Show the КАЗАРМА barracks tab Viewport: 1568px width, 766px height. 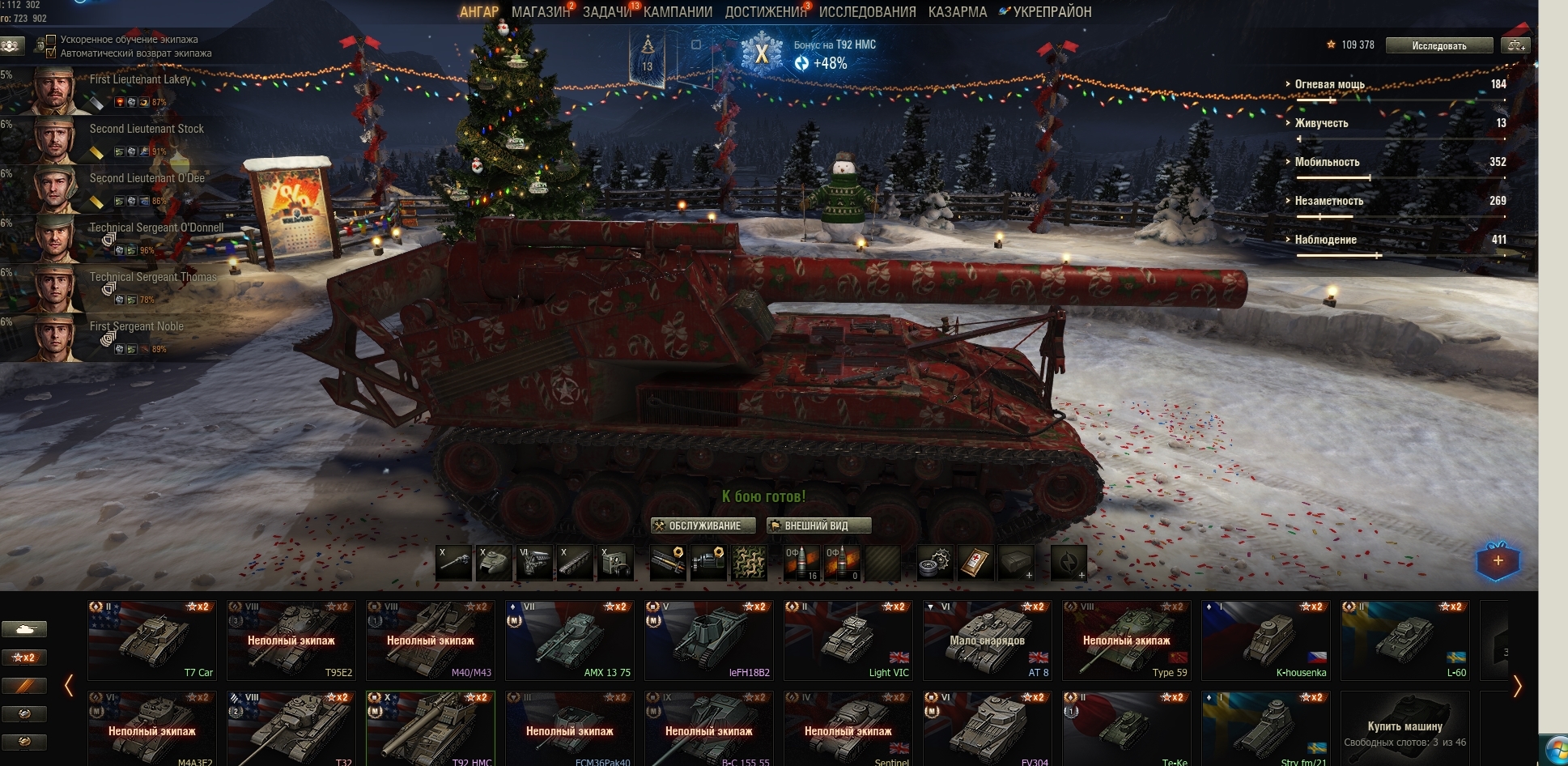point(957,12)
